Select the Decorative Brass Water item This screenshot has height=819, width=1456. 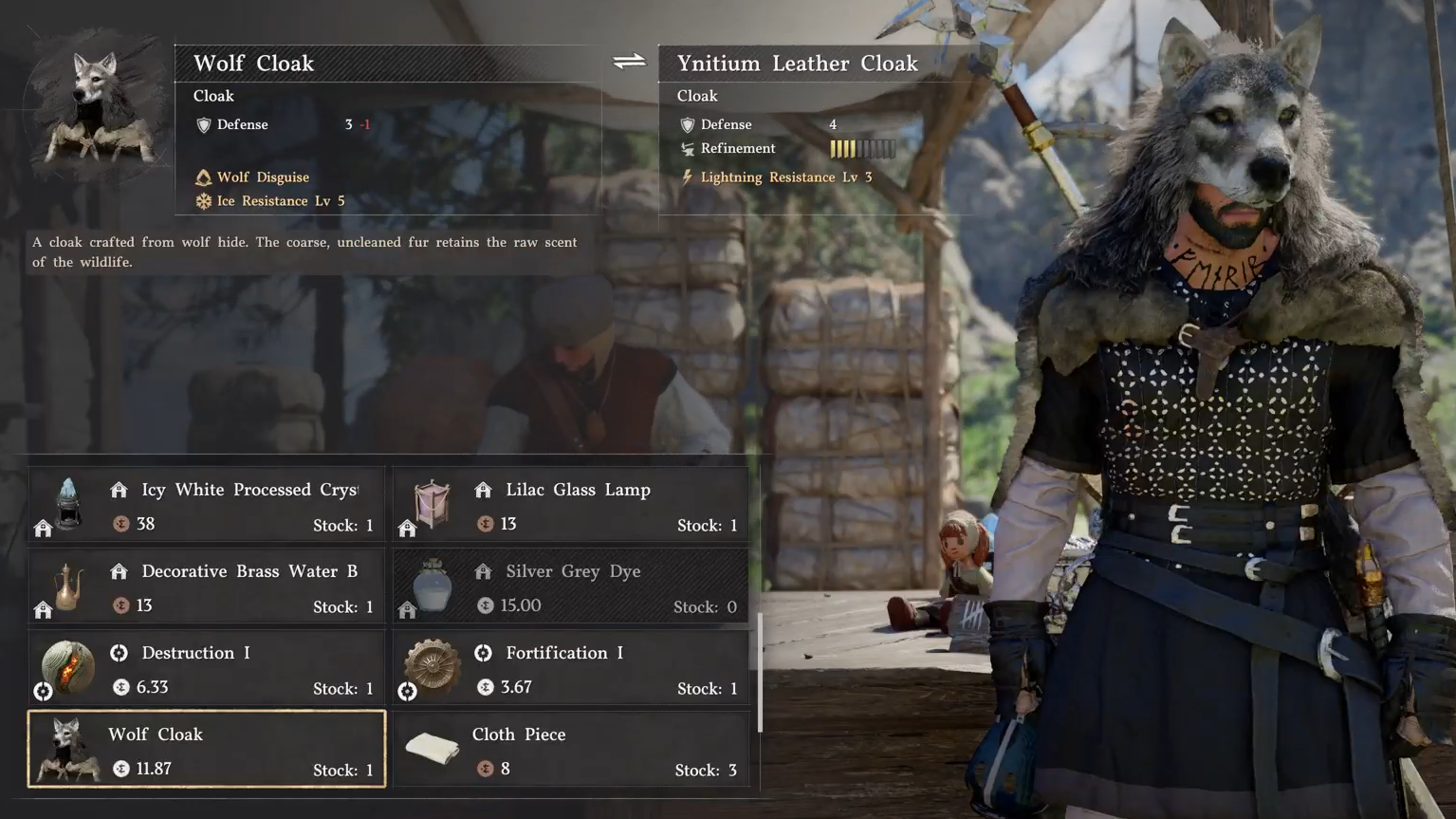click(x=207, y=586)
